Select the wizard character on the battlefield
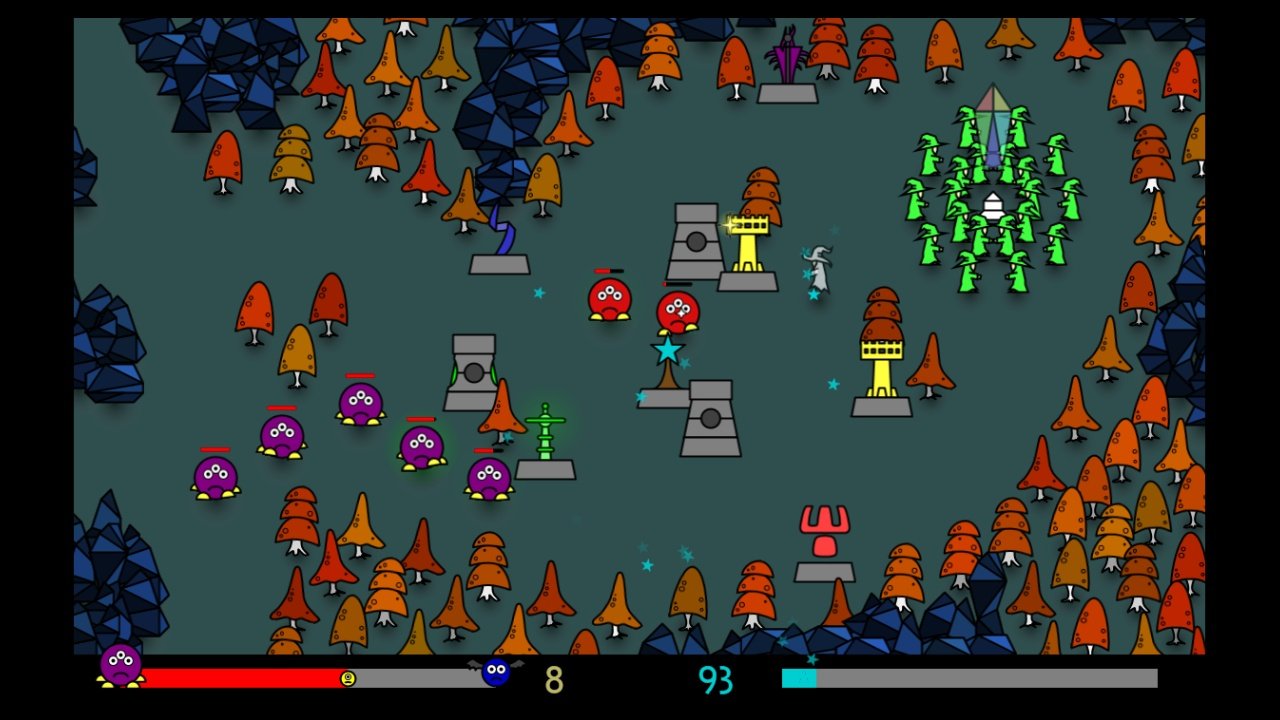Viewport: 1280px width, 720px height. 817,270
